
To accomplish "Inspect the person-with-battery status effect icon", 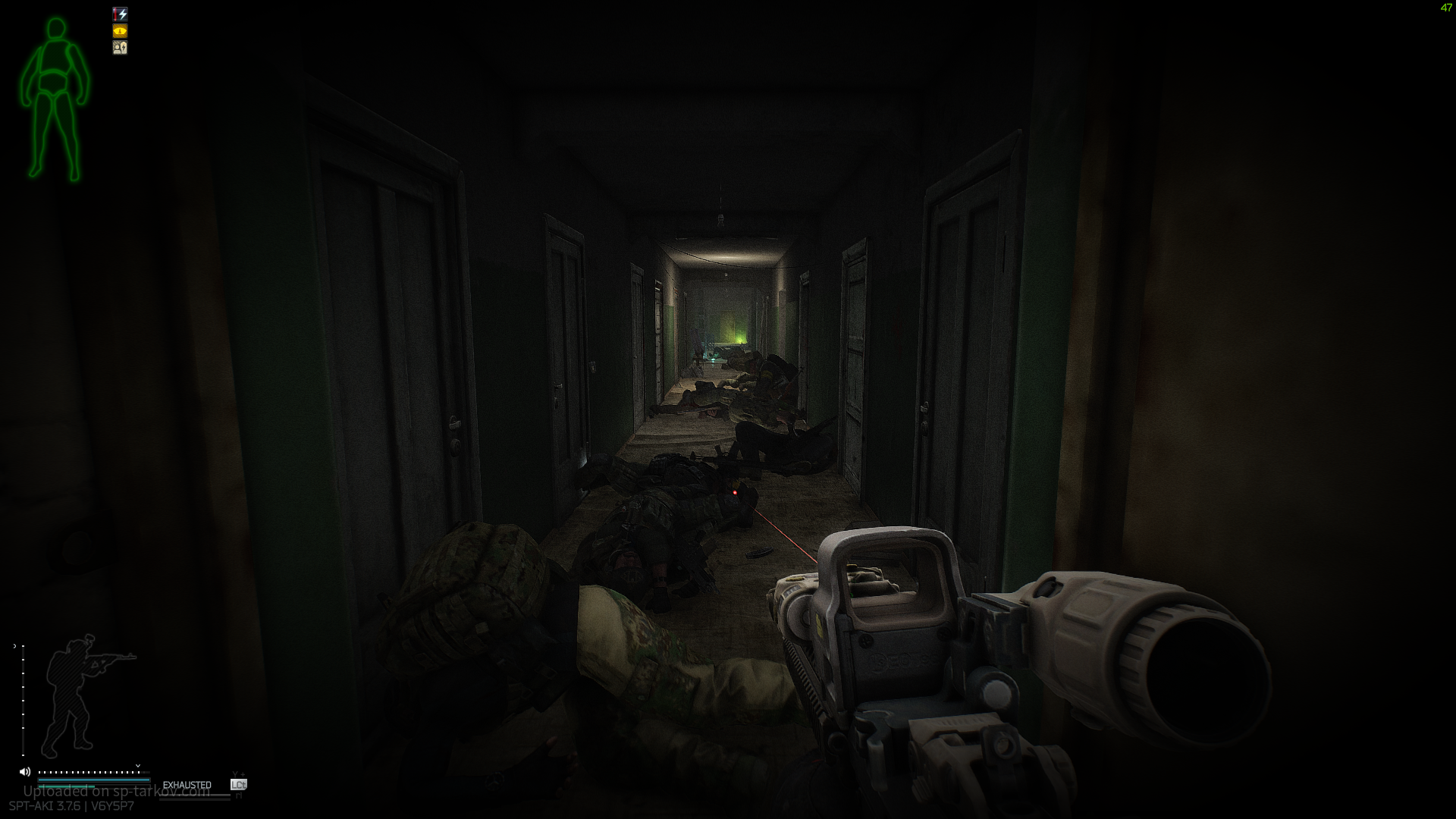I will tap(120, 48).
